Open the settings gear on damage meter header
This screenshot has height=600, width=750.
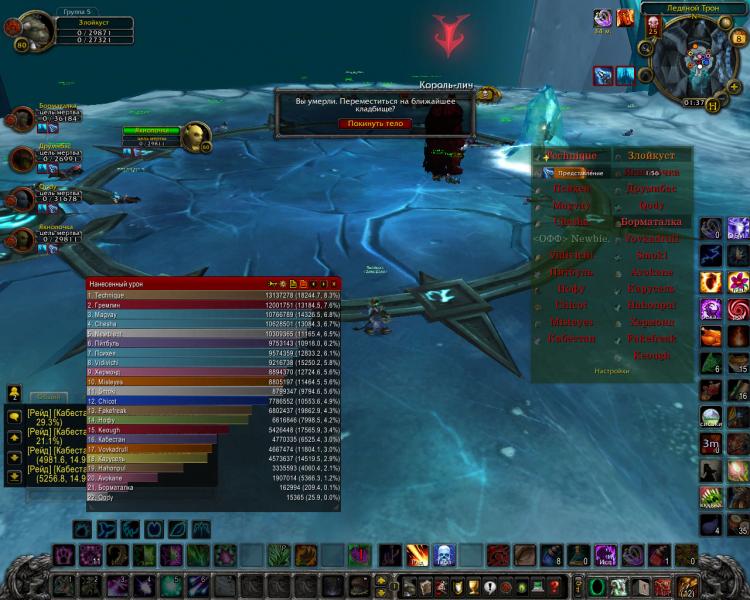coord(282,284)
